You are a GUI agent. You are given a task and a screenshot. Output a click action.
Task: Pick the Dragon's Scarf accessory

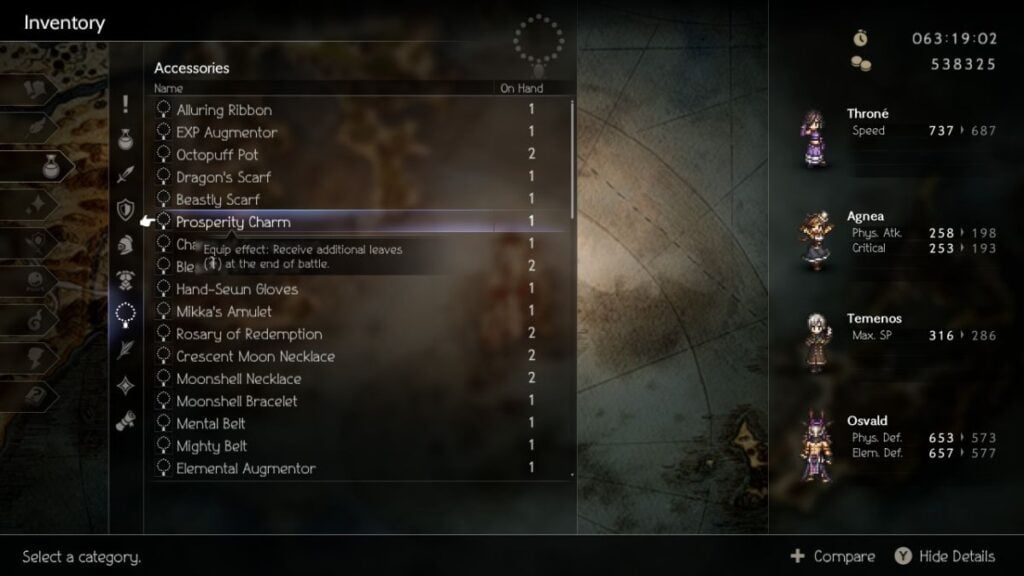223,177
